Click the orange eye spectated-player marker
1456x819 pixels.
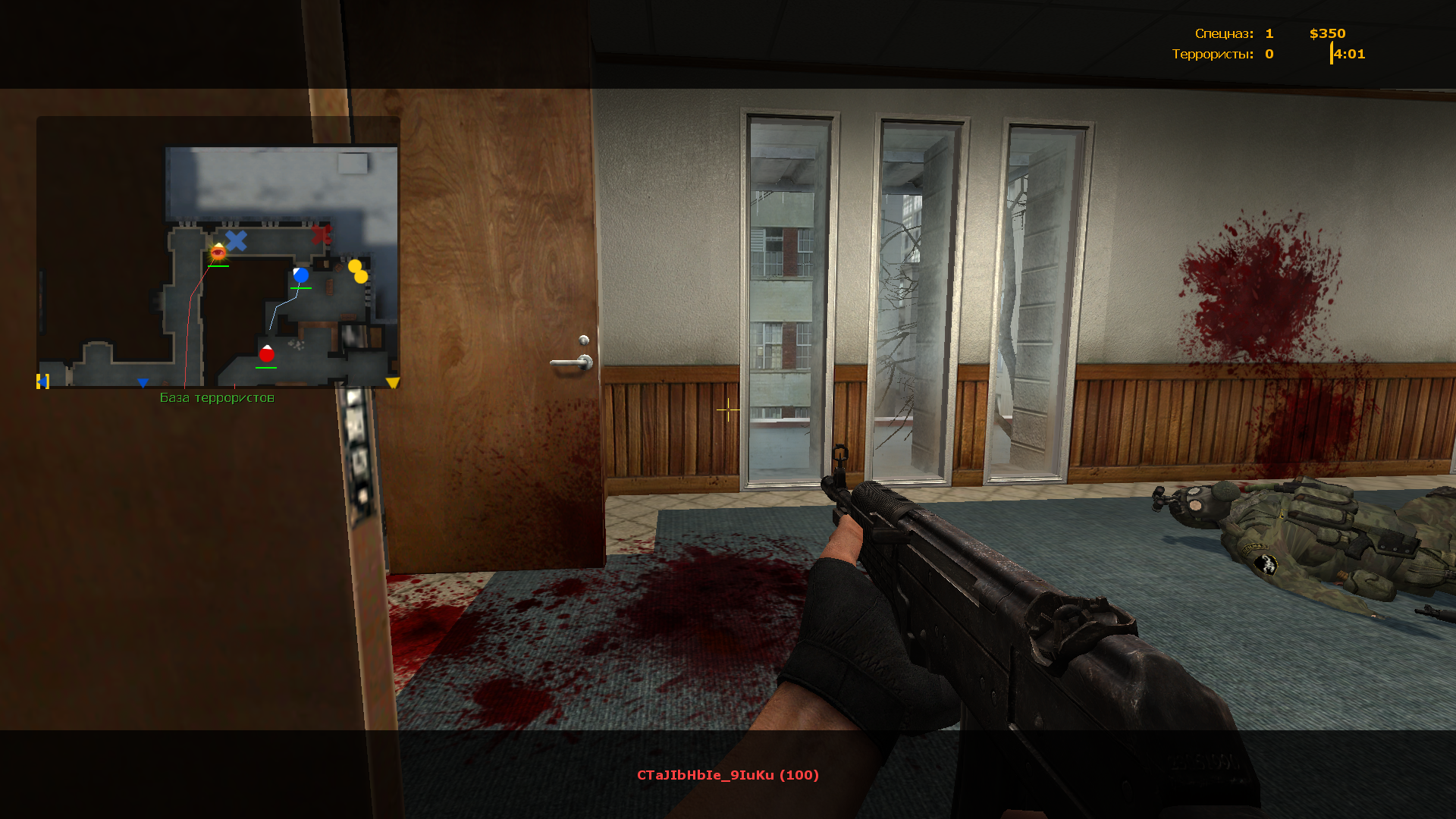pos(218,253)
